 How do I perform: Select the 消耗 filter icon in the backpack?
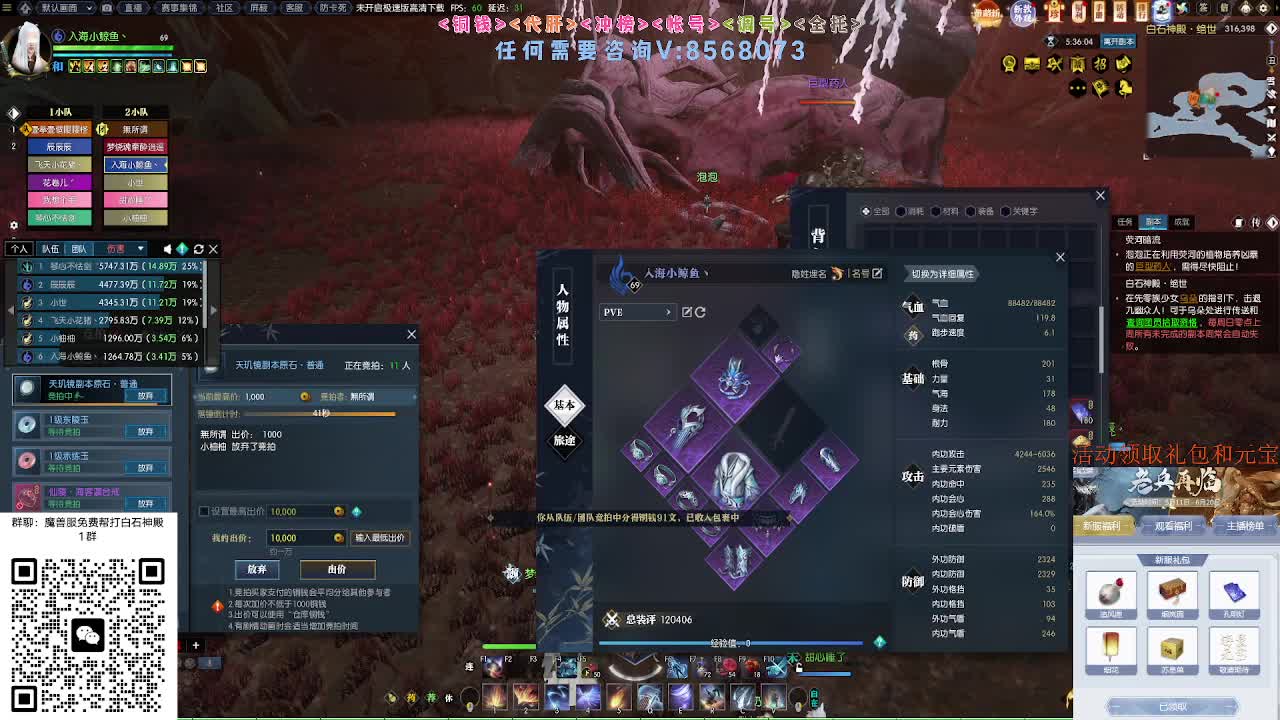pos(902,212)
